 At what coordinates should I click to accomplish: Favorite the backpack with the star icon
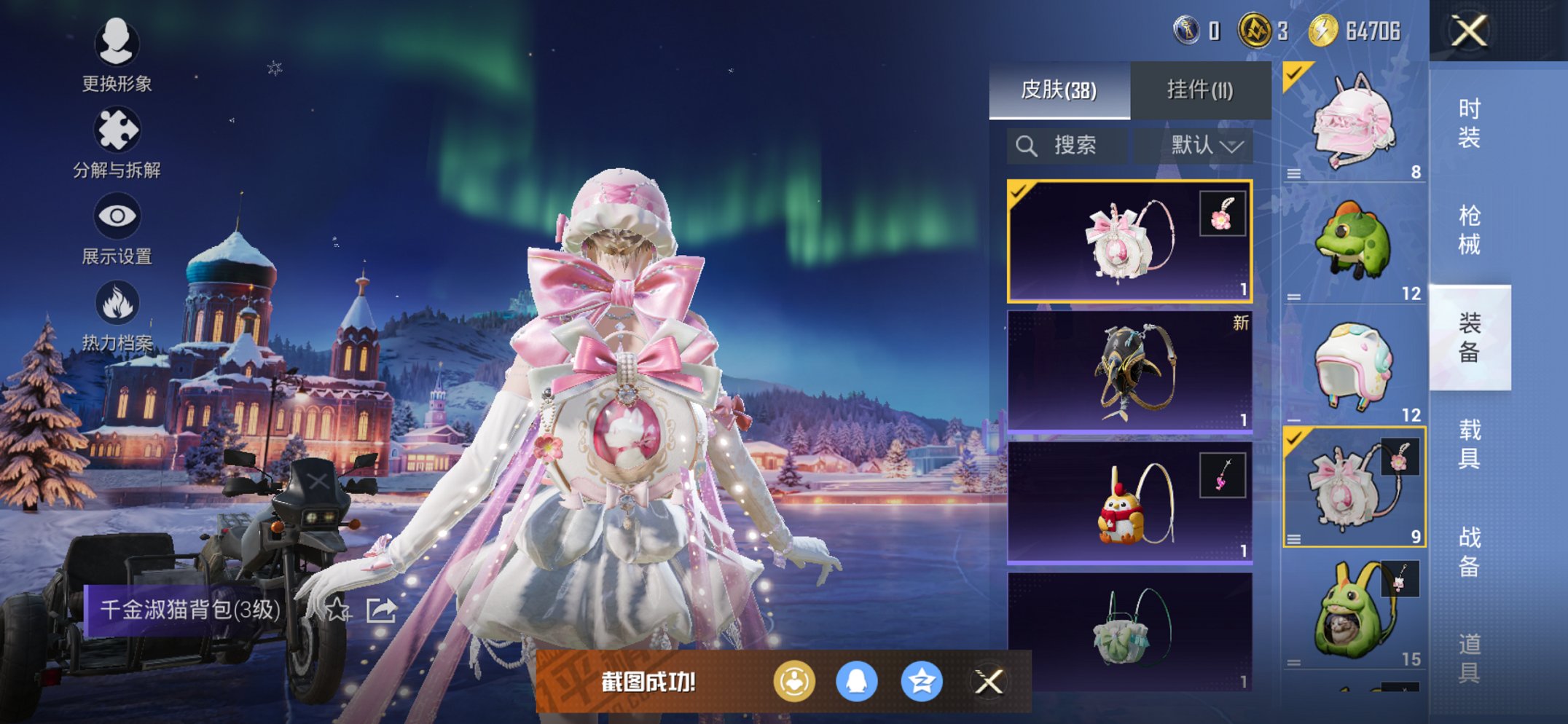(337, 610)
